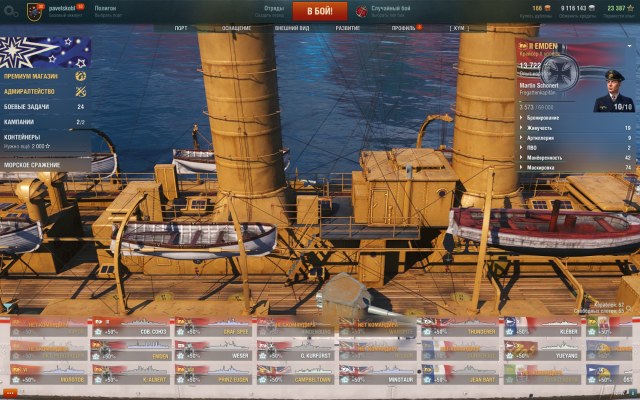This screenshot has height=400, width=640.
Task: Choose the Случайный бой battle type selector
Action: (385, 11)
